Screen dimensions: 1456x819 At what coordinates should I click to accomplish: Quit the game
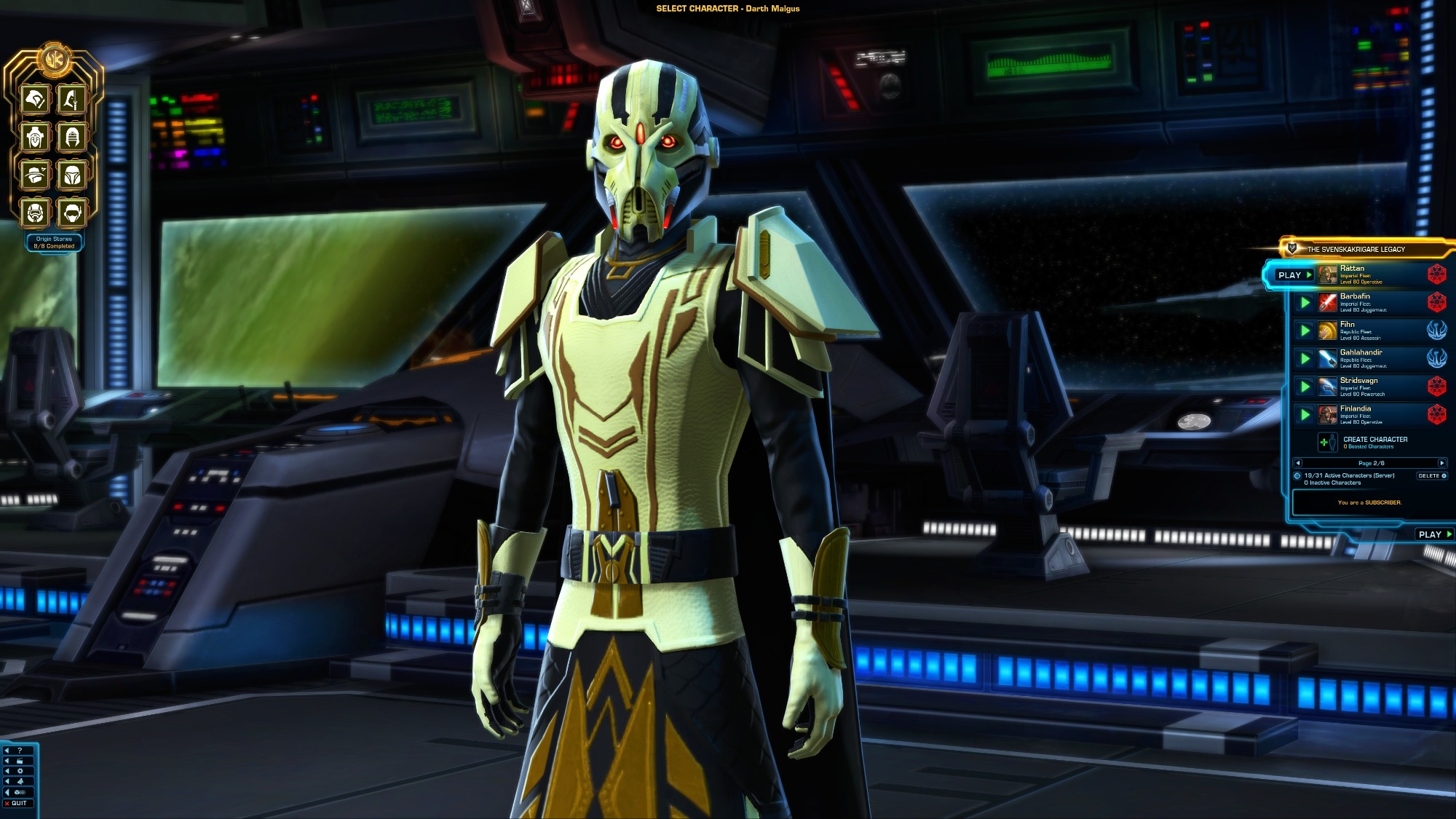(x=16, y=803)
